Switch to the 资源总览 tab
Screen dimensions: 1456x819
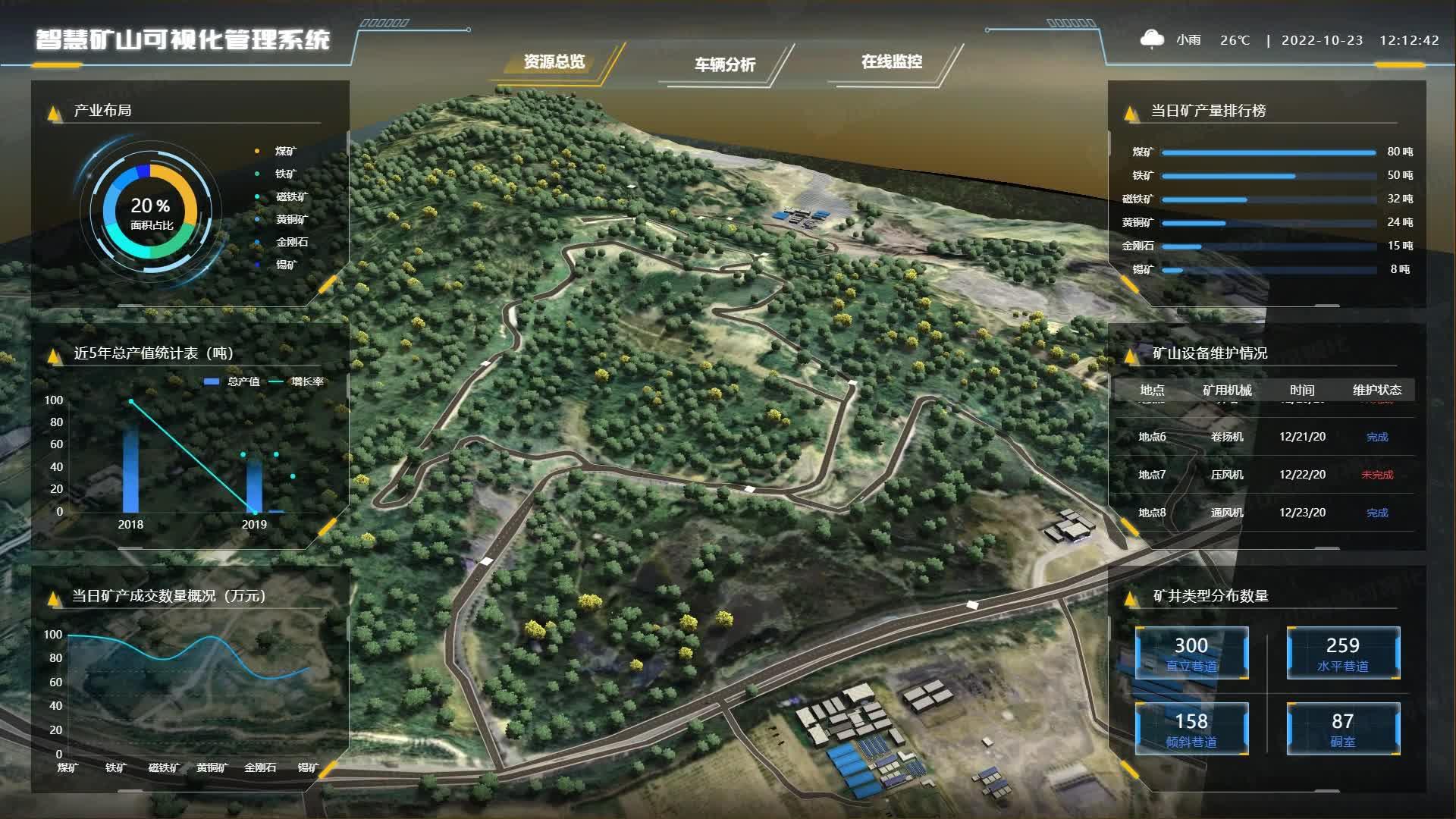tap(554, 62)
